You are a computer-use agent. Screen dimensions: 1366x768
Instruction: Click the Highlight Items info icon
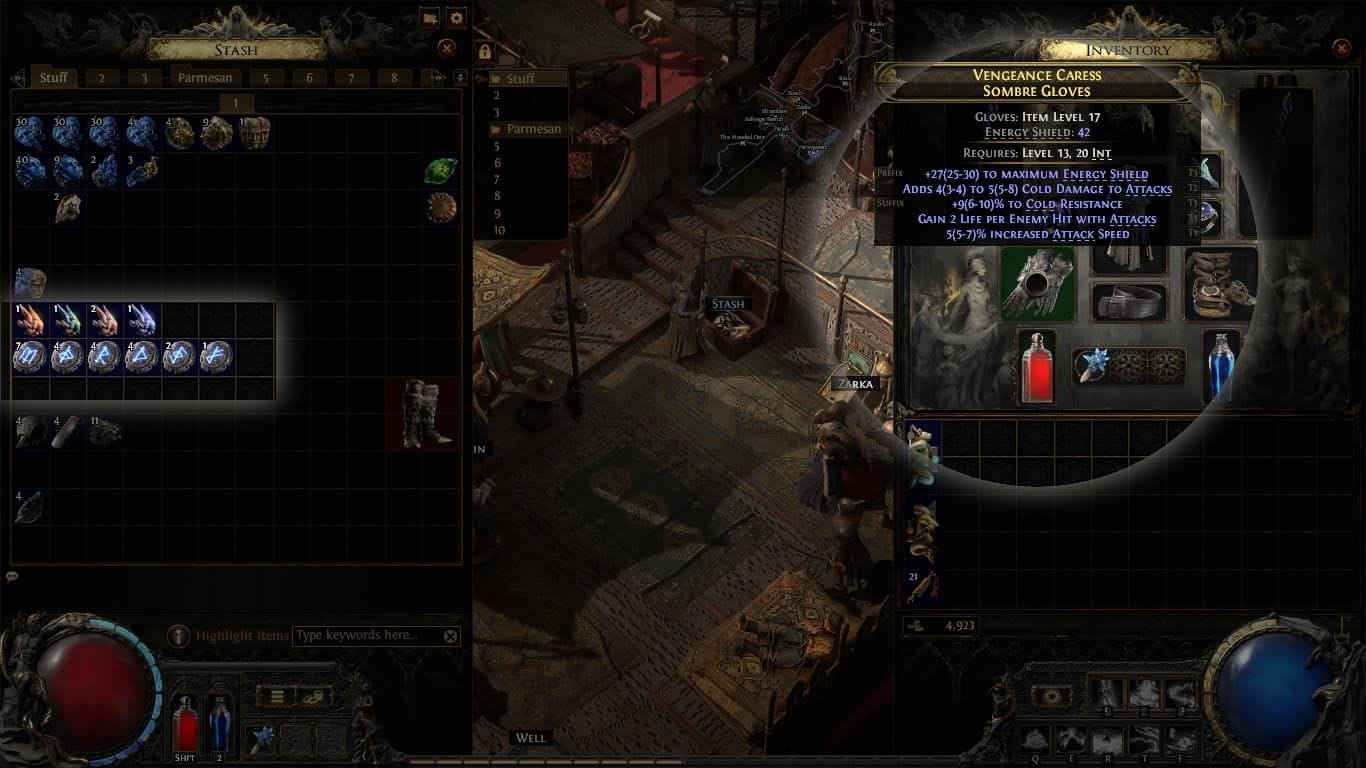pos(178,636)
